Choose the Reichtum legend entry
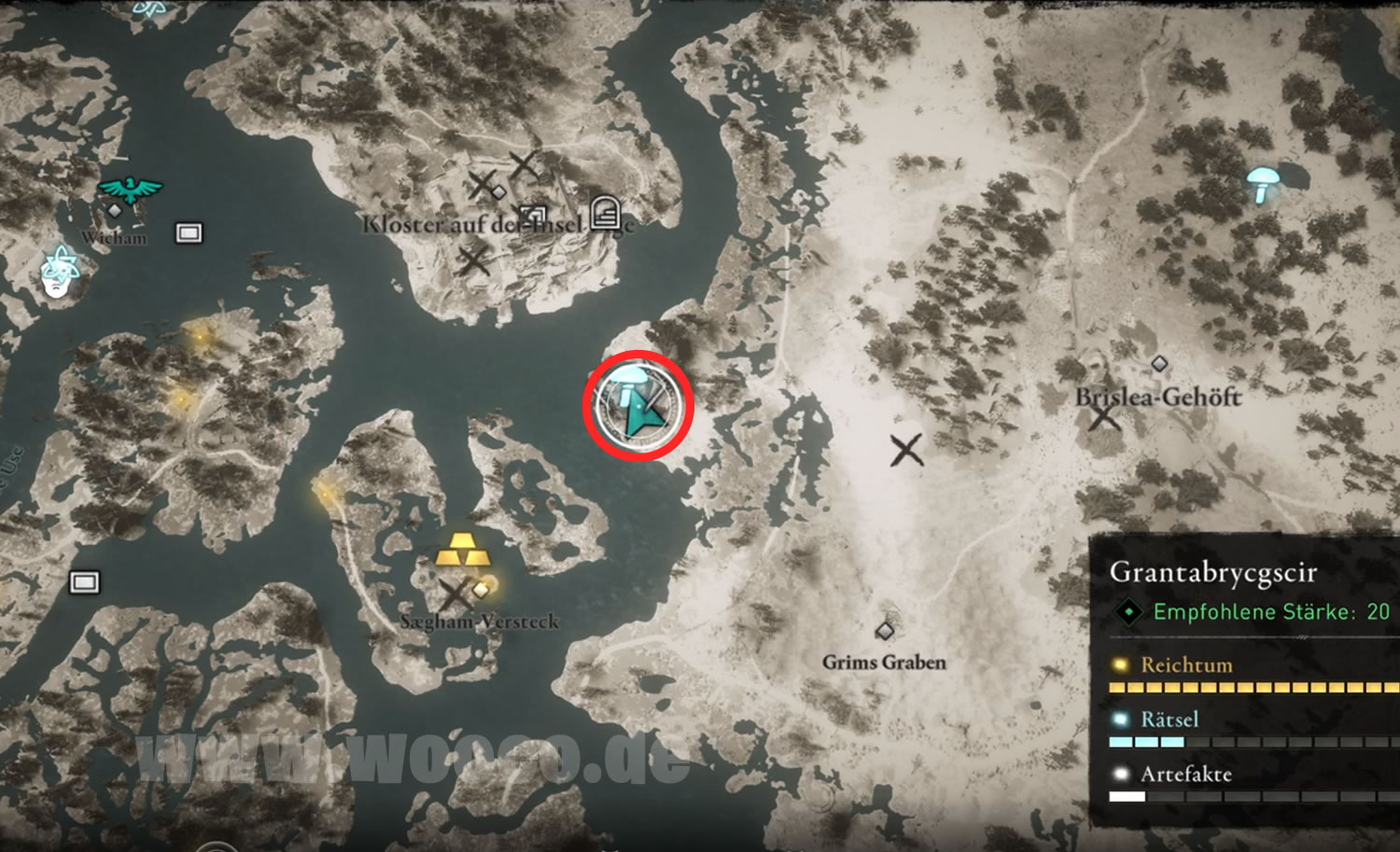 click(1185, 665)
